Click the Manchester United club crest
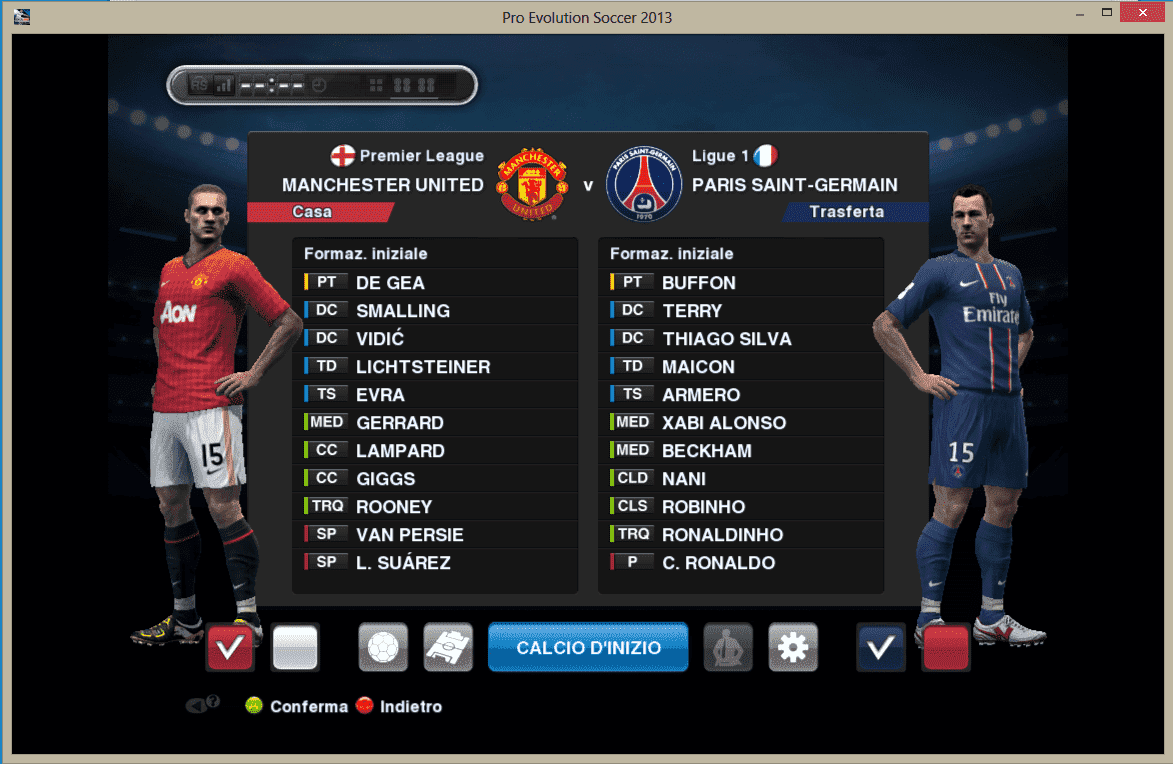Screen dimensions: 1173x764 pos(532,185)
